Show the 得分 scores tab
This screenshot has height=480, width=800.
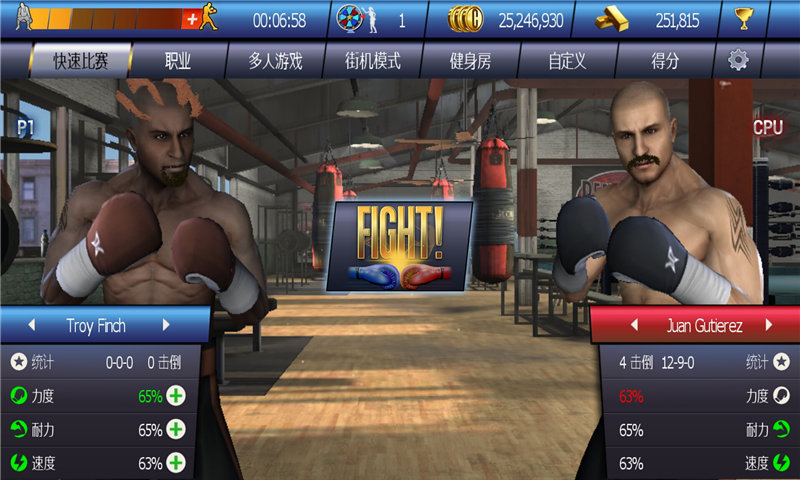pyautogui.click(x=664, y=61)
